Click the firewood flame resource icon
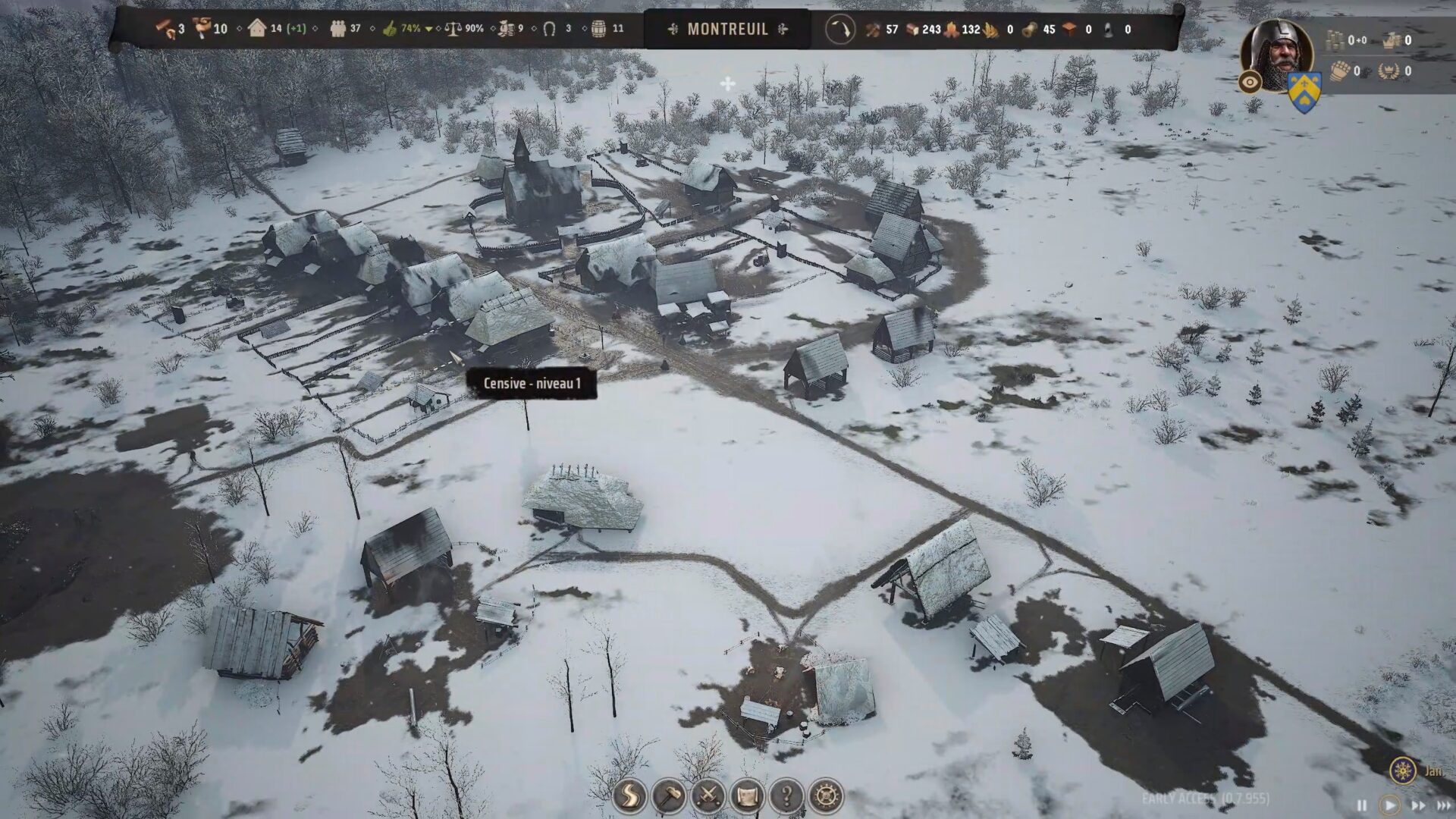The height and width of the screenshot is (819, 1456). (x=951, y=30)
